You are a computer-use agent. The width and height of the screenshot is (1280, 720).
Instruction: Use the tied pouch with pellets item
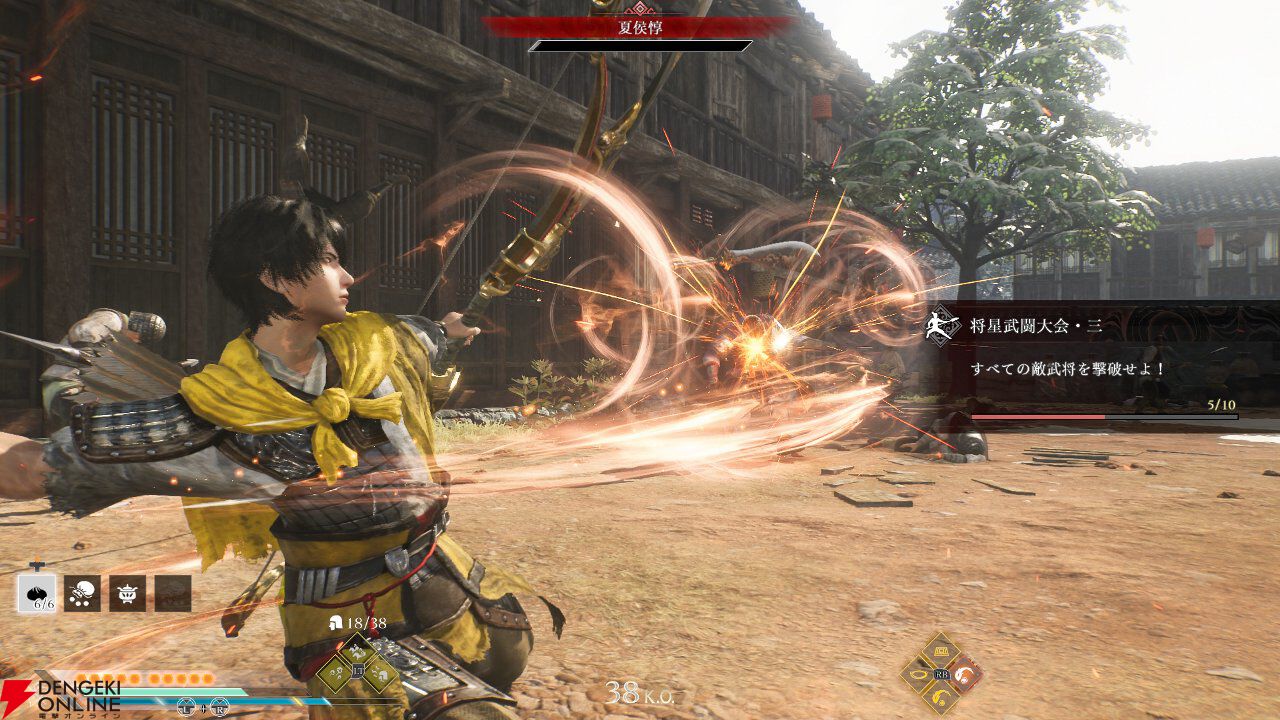(x=82, y=593)
